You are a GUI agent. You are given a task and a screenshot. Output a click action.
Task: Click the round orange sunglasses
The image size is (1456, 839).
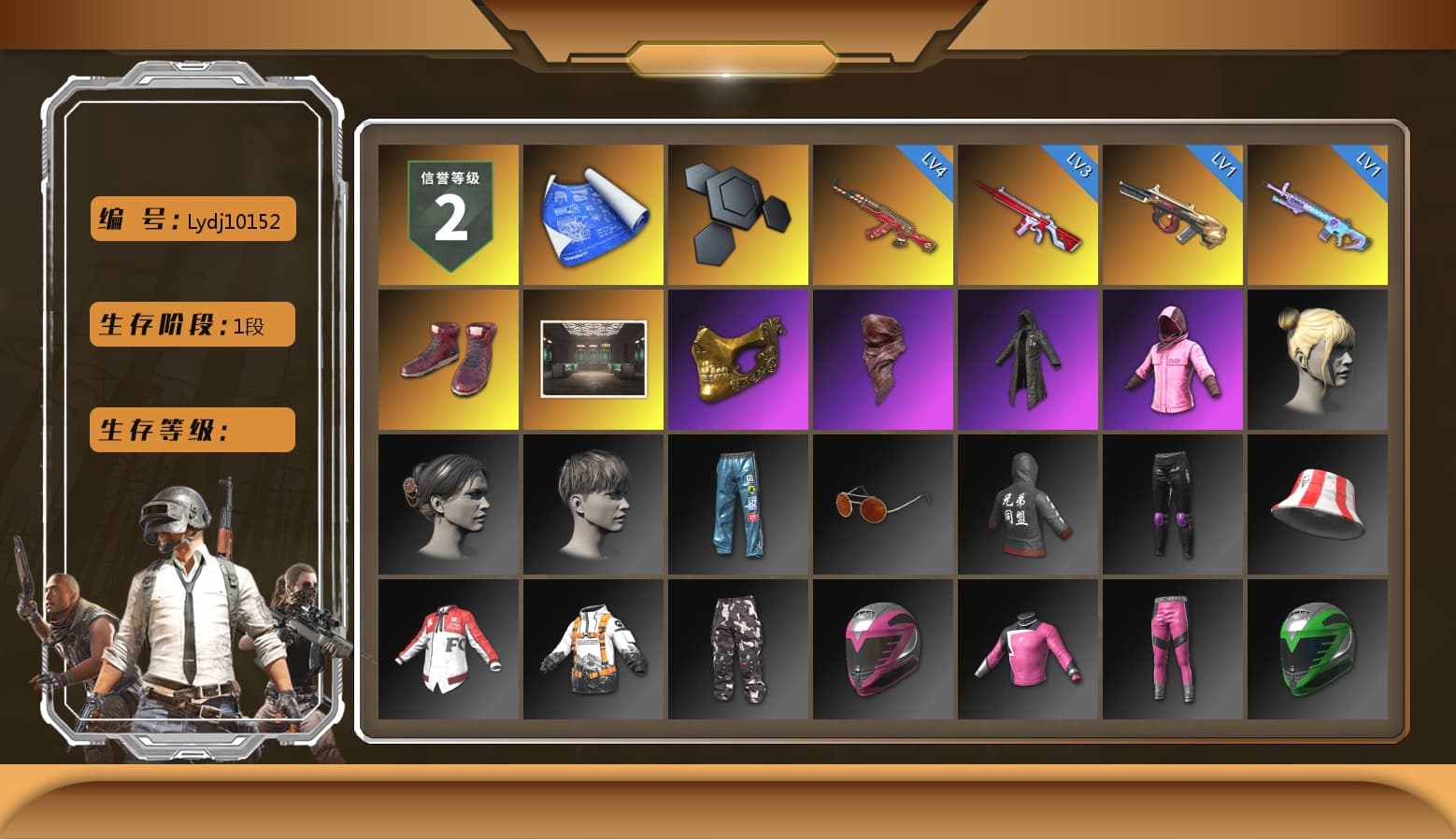[x=882, y=504]
